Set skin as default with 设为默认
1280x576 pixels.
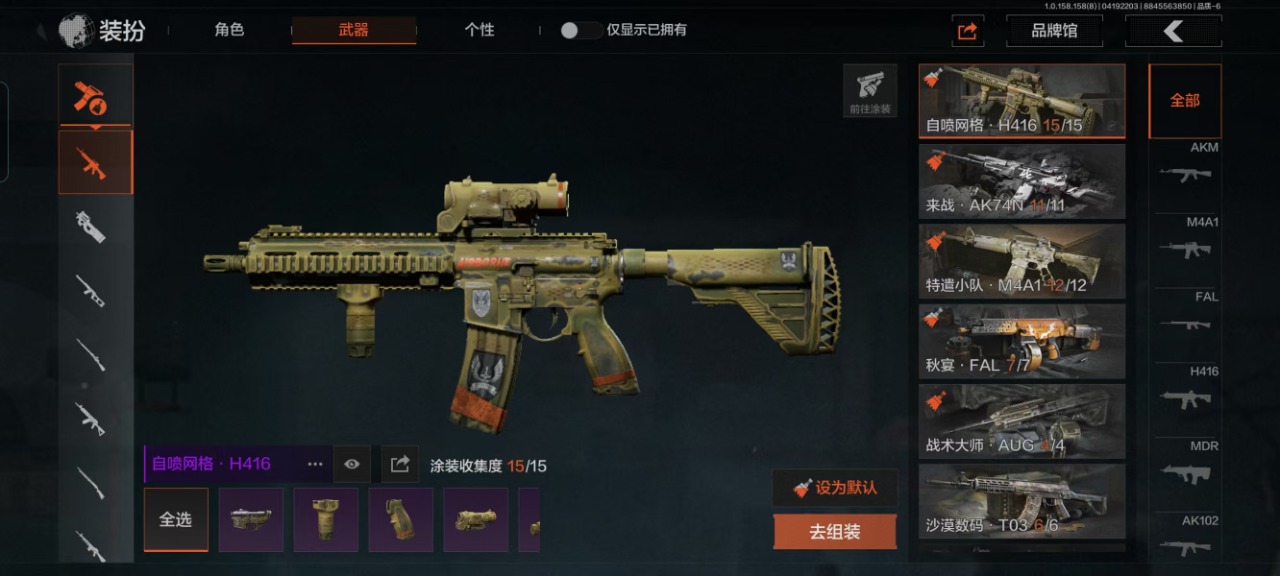coord(835,488)
